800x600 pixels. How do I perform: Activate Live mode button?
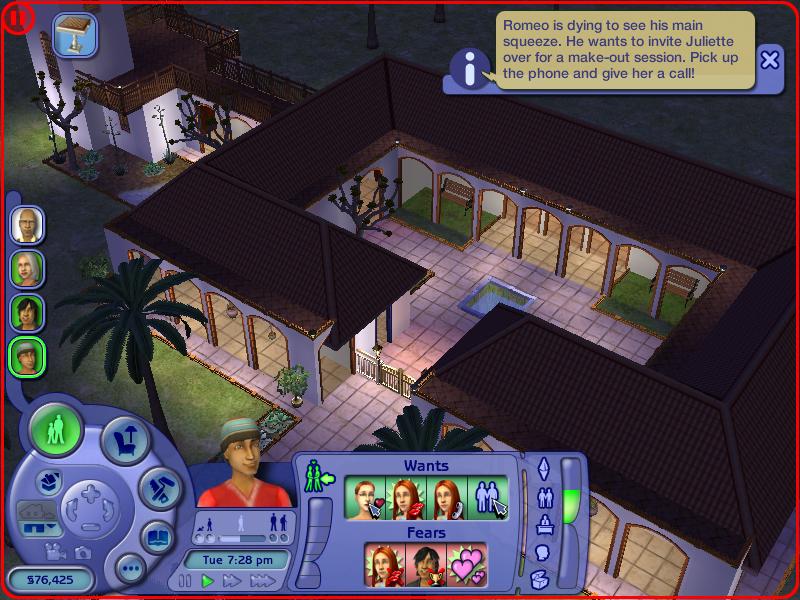[57, 431]
